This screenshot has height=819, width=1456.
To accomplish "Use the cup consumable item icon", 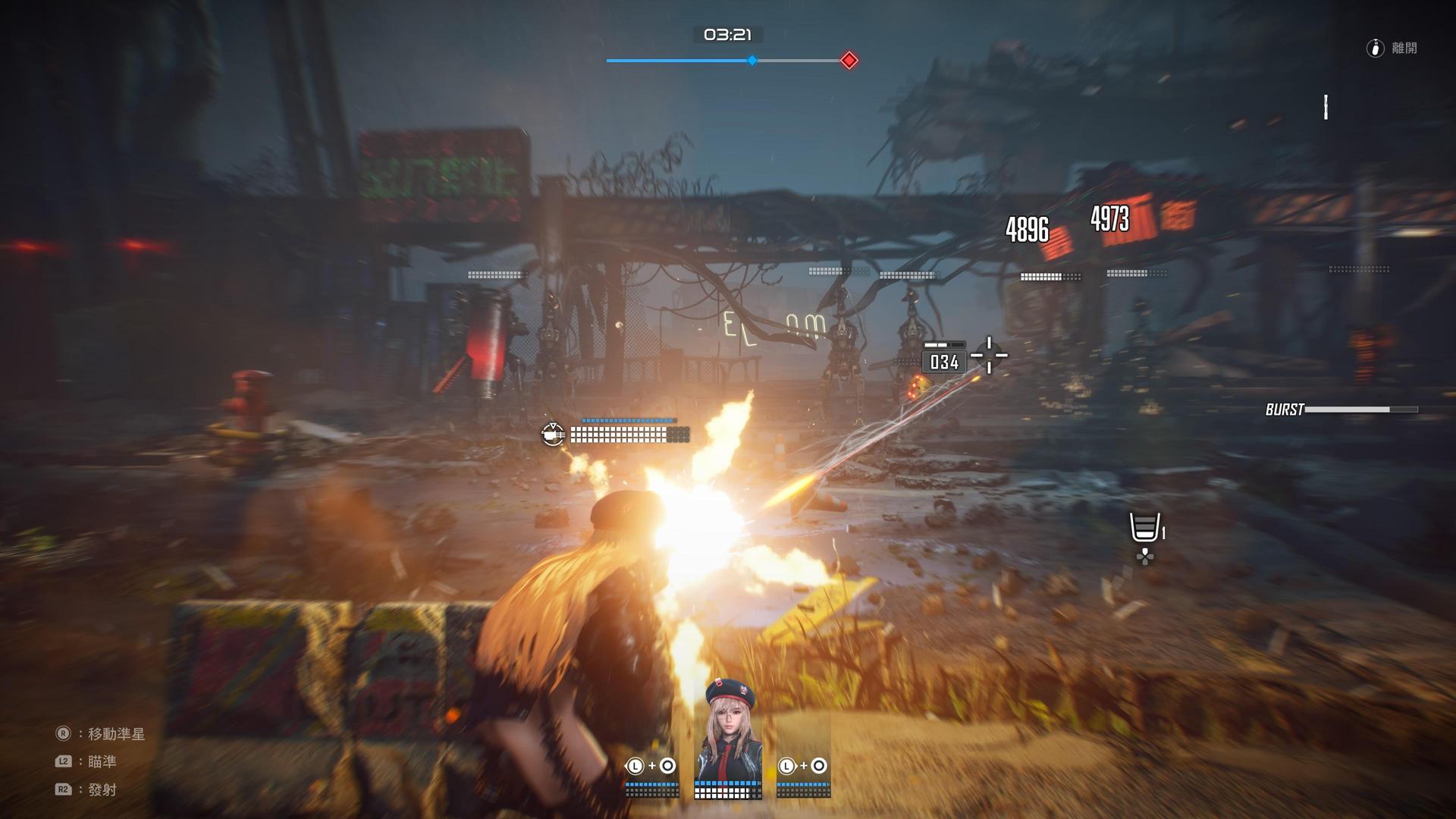I will tap(1144, 527).
